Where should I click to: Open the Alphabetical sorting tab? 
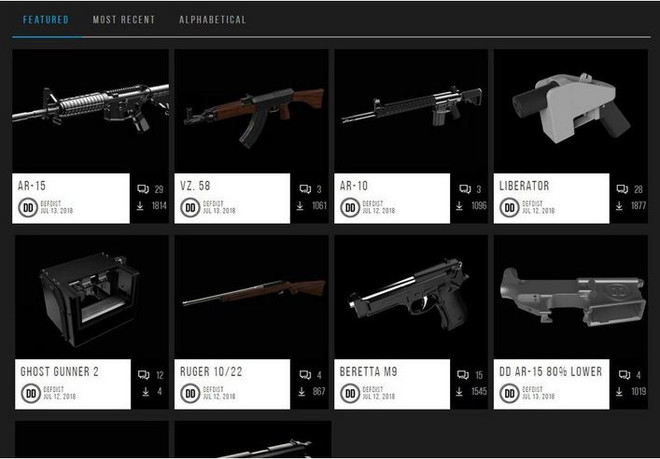212,20
